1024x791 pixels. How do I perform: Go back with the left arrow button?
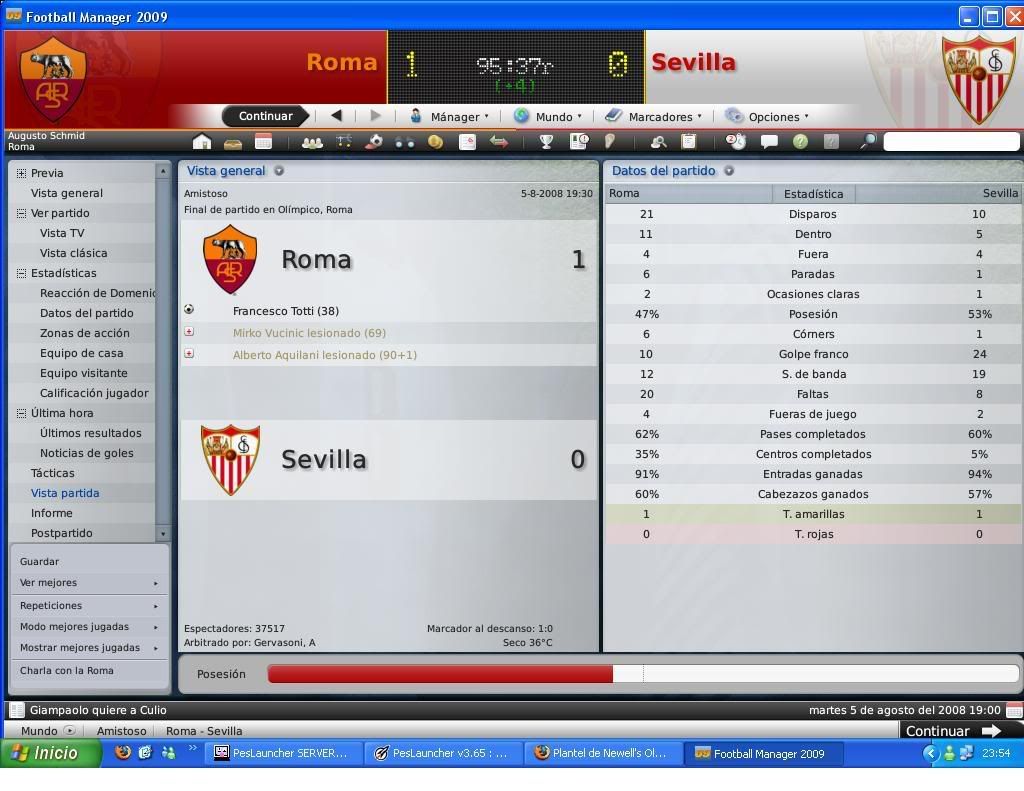click(336, 115)
